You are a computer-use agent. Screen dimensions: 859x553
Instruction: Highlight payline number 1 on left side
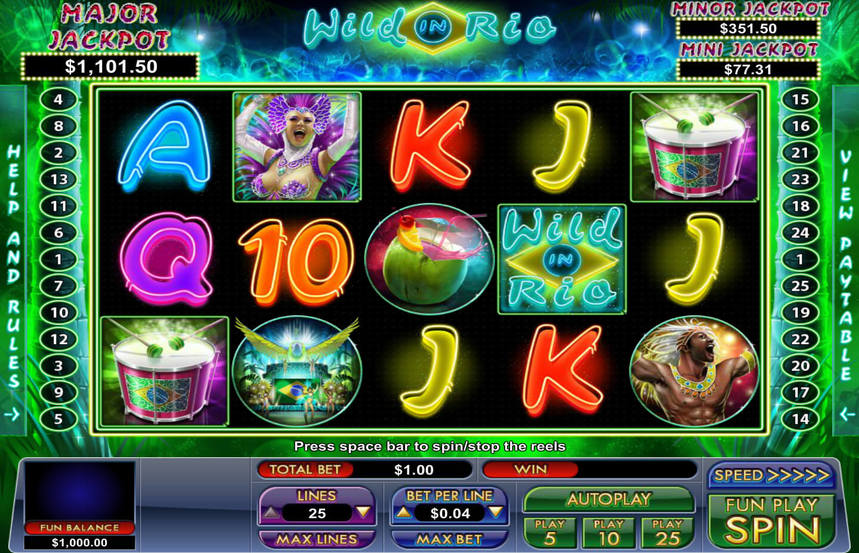(59, 260)
